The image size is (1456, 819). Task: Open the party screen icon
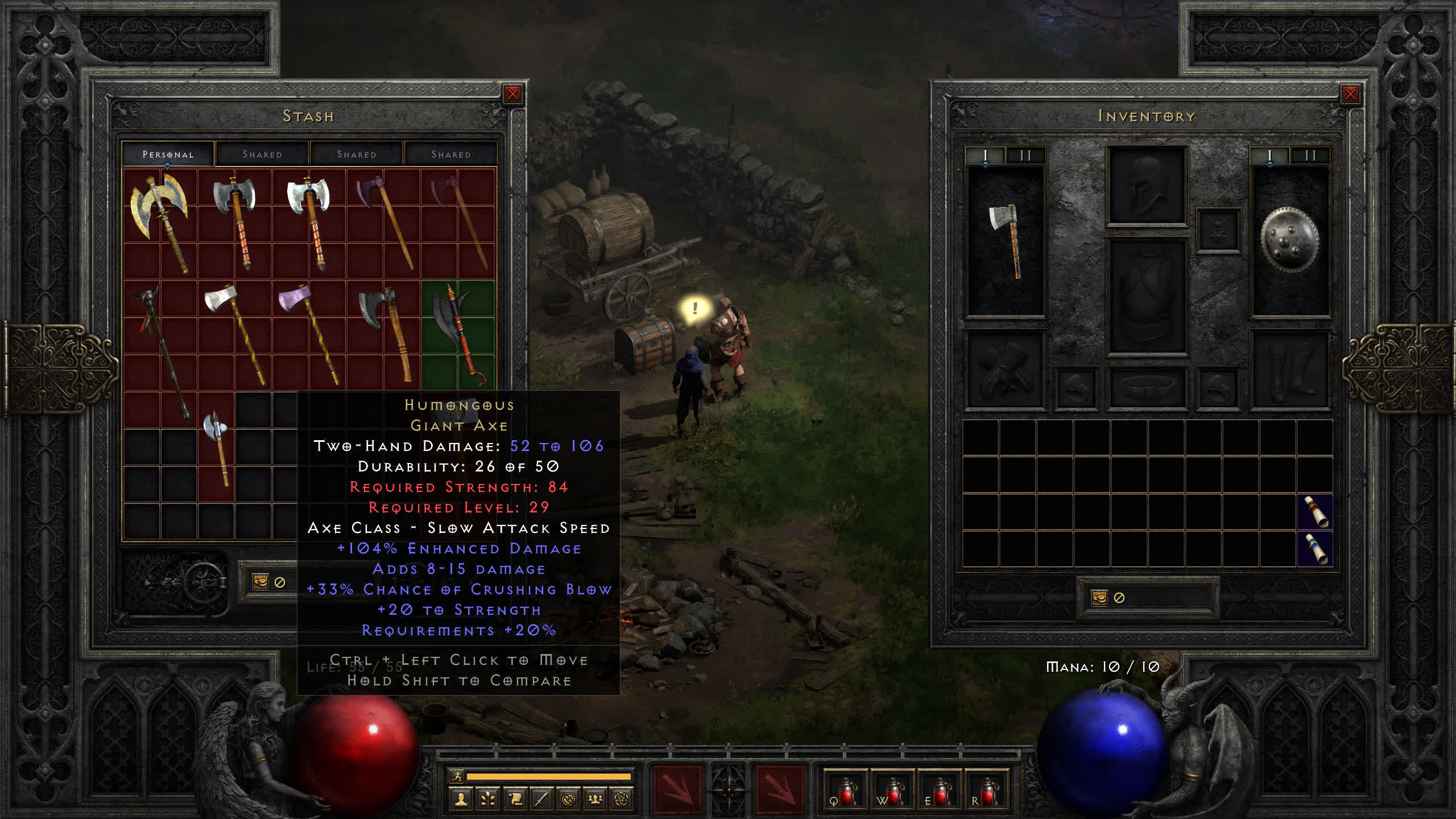coord(595,800)
